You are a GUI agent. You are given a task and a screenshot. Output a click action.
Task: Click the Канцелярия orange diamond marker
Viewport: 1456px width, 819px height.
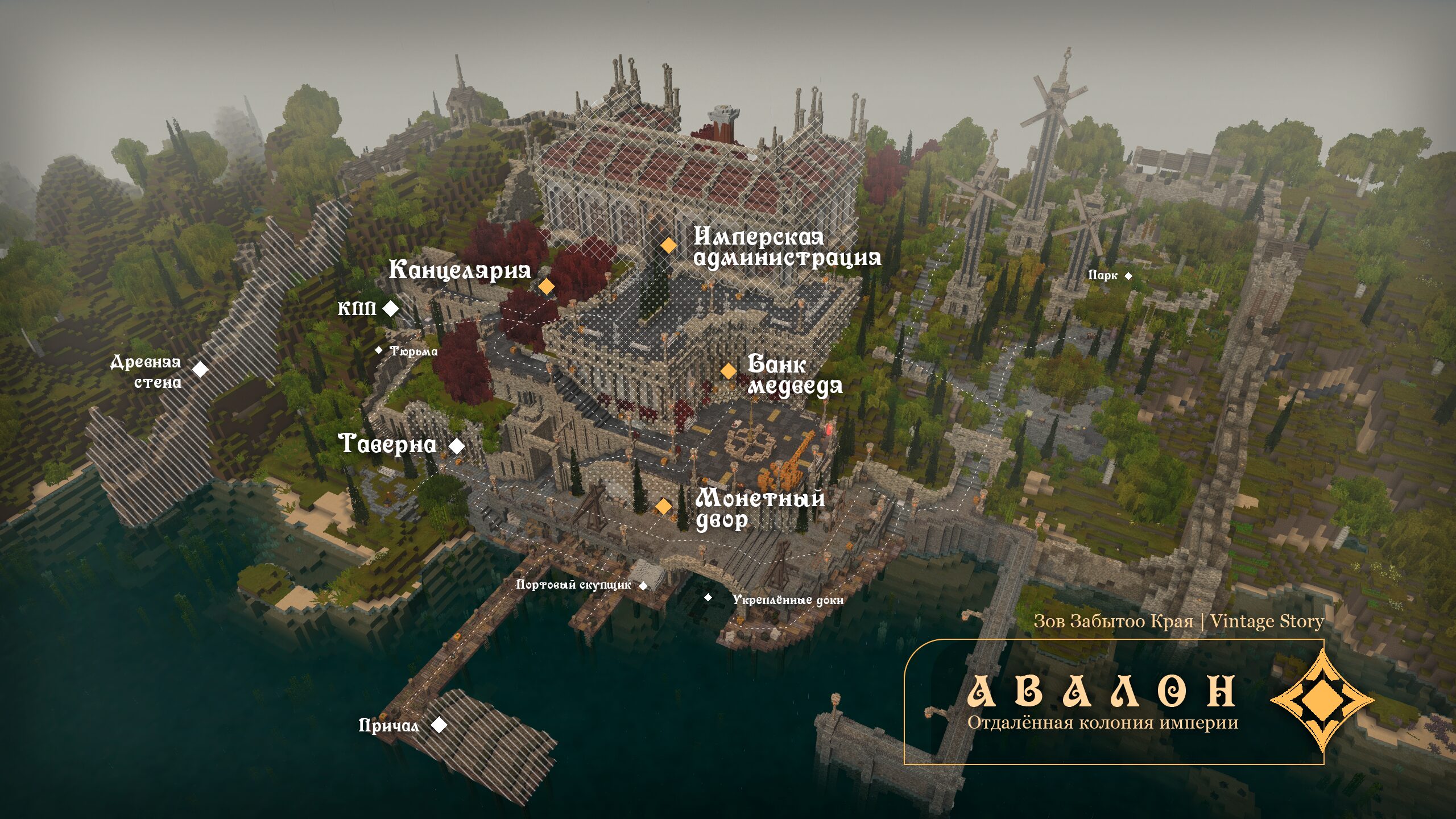point(546,286)
